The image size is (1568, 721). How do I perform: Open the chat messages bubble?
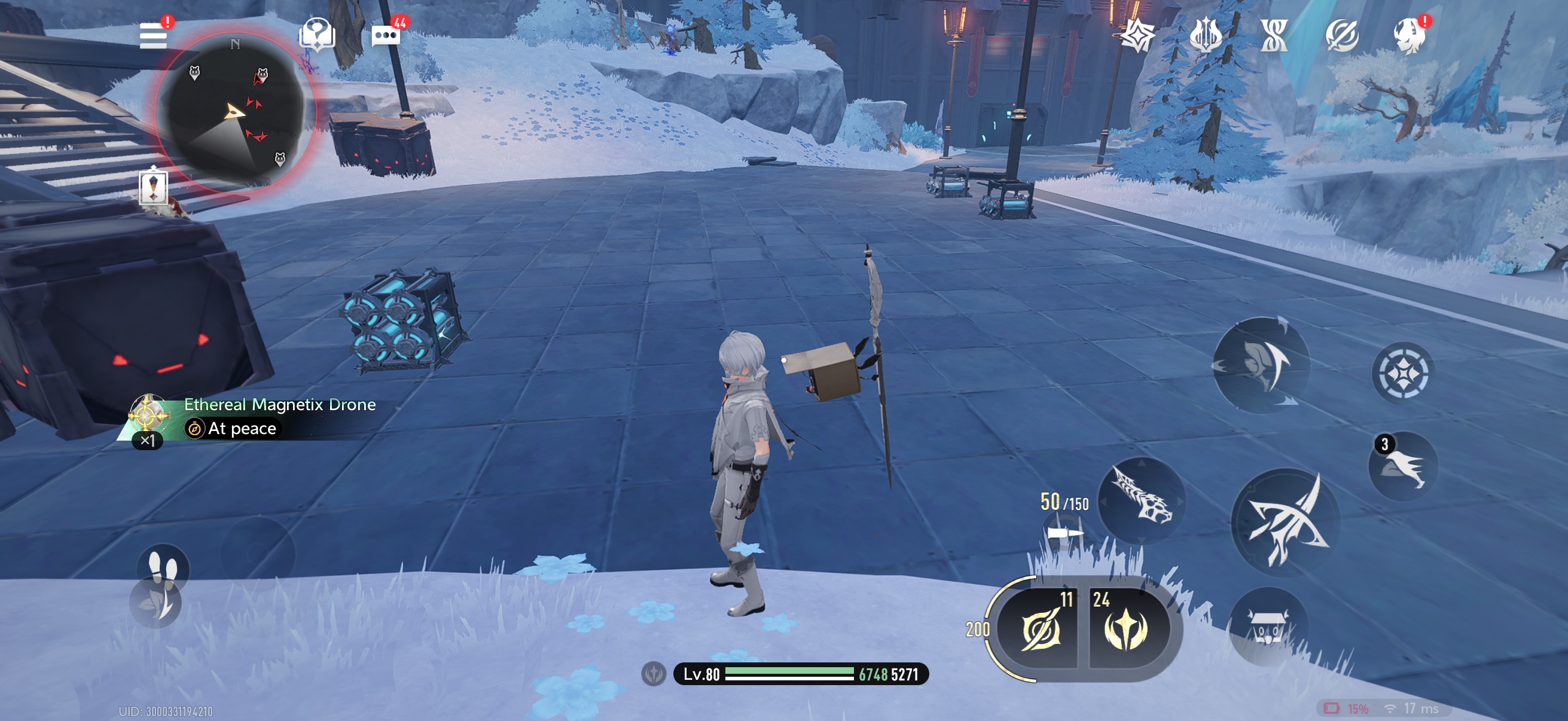pos(385,36)
